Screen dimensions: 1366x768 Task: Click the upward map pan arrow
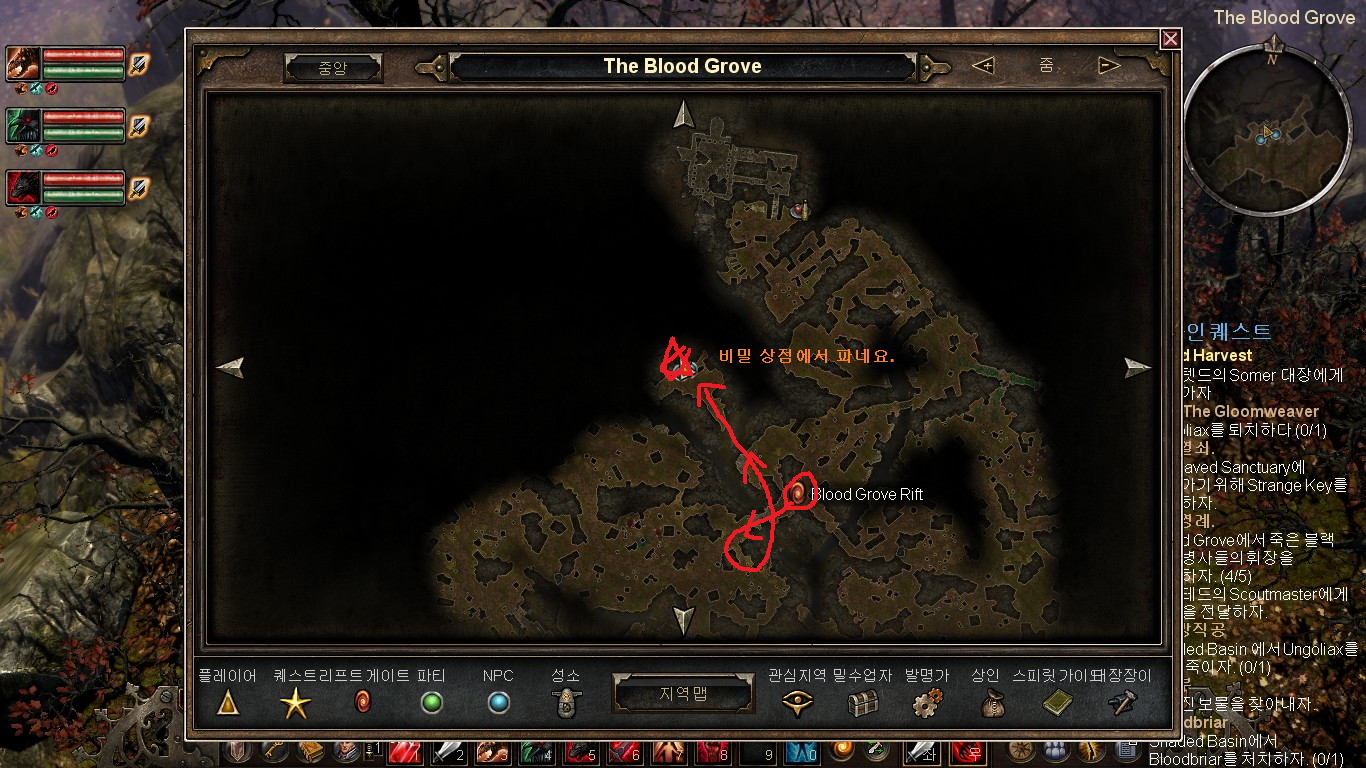point(683,113)
